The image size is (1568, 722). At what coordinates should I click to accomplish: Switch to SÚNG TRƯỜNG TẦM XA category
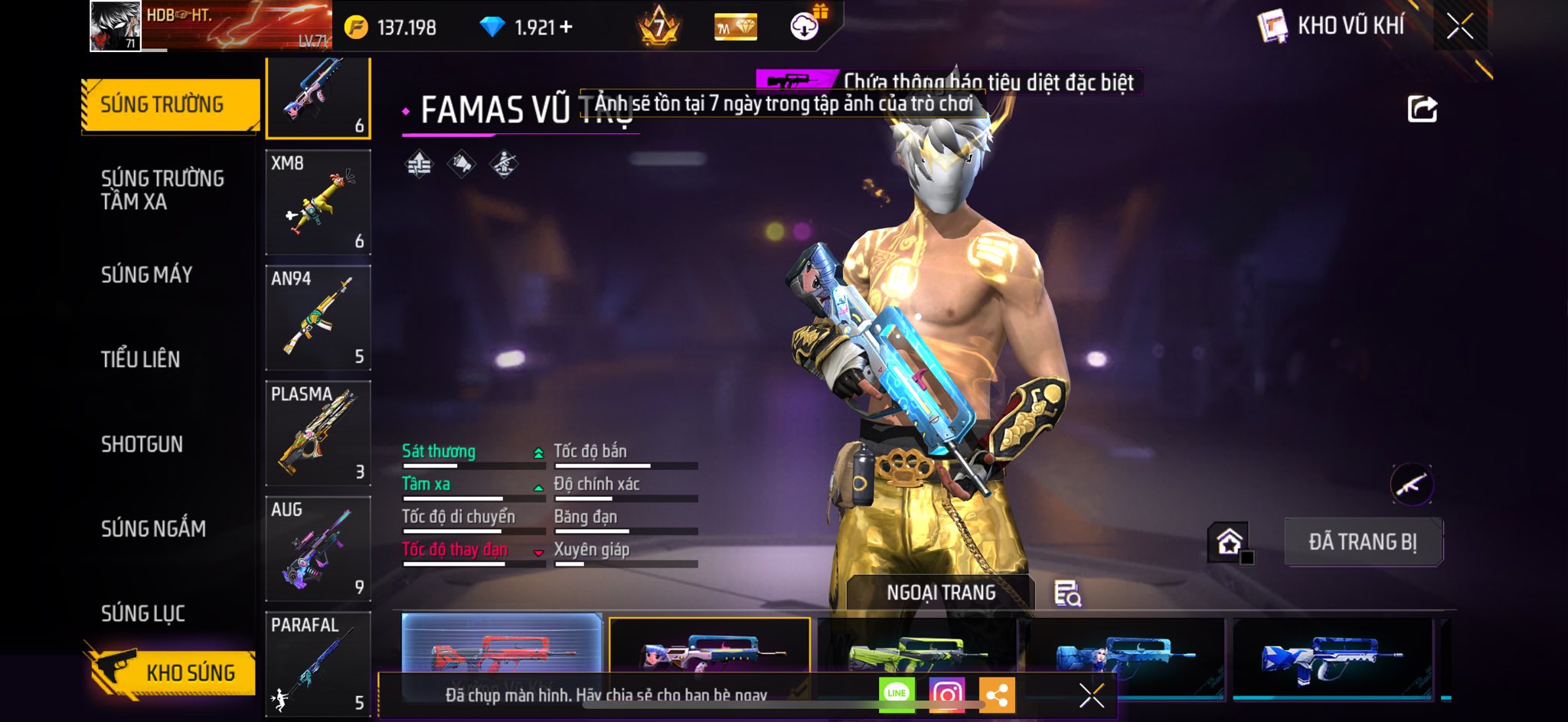(x=162, y=190)
